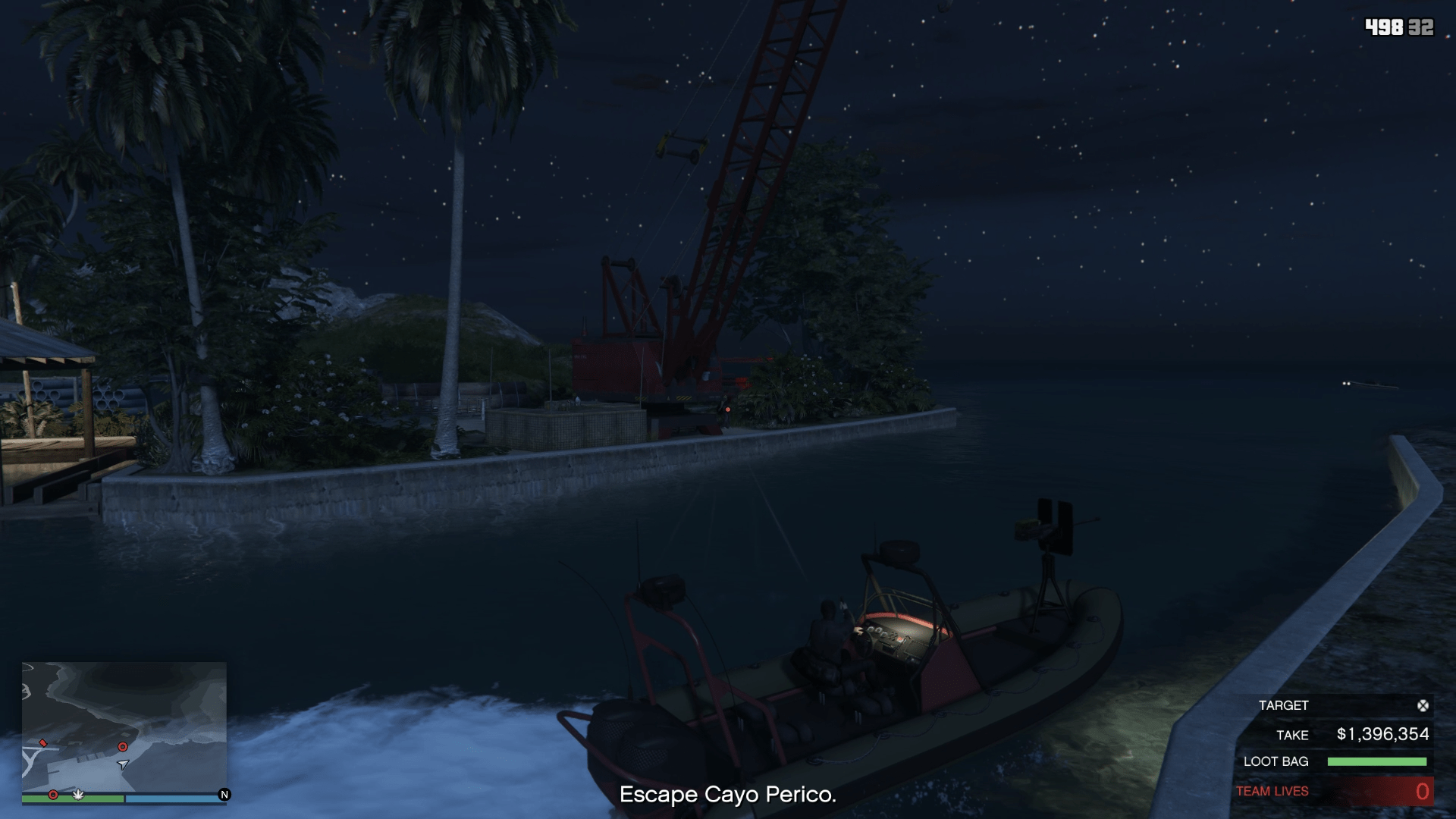
Task: Click the $1,396,354 take amount
Action: pos(1382,734)
